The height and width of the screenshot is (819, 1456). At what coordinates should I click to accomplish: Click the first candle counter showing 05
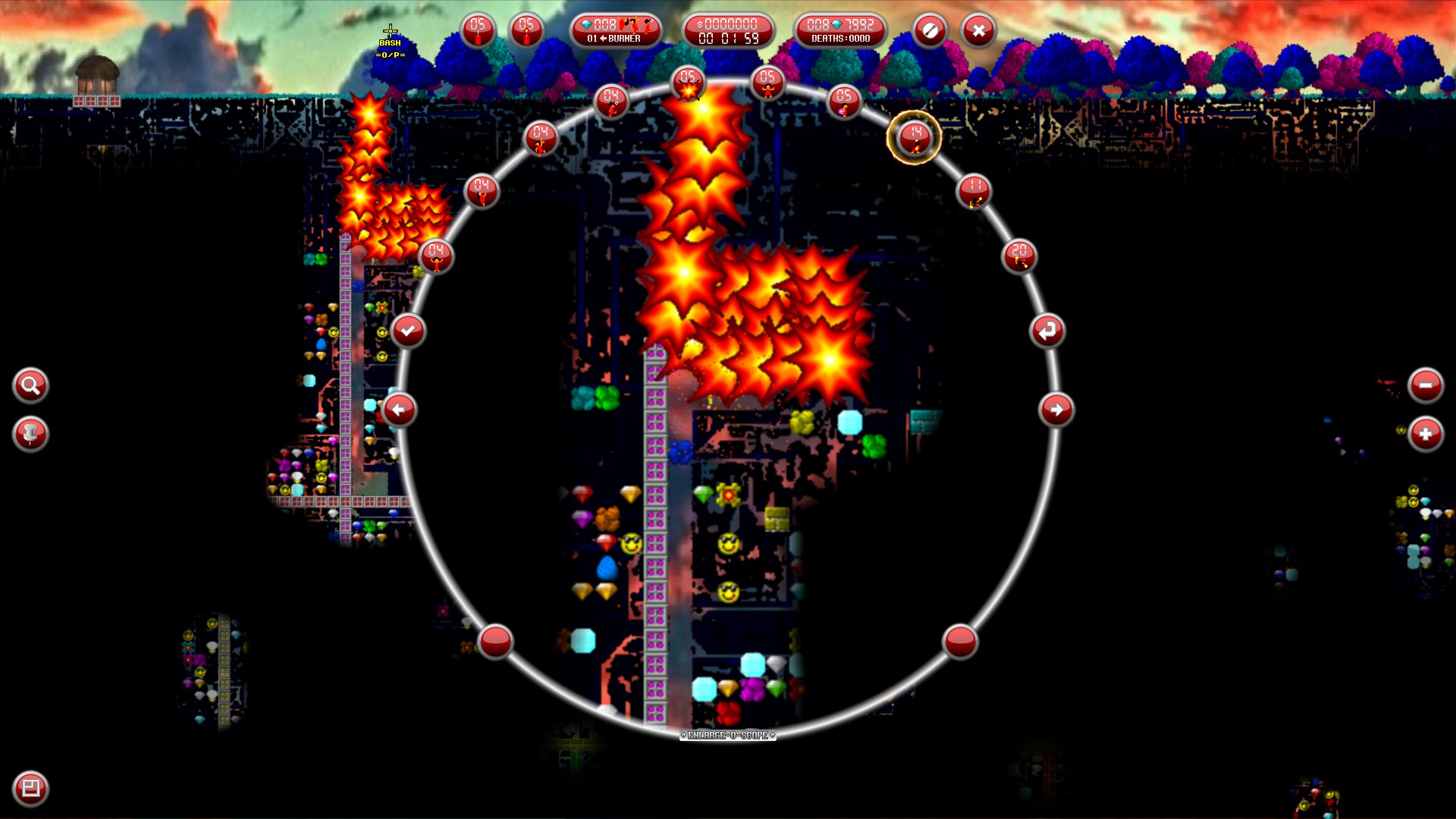point(476,31)
